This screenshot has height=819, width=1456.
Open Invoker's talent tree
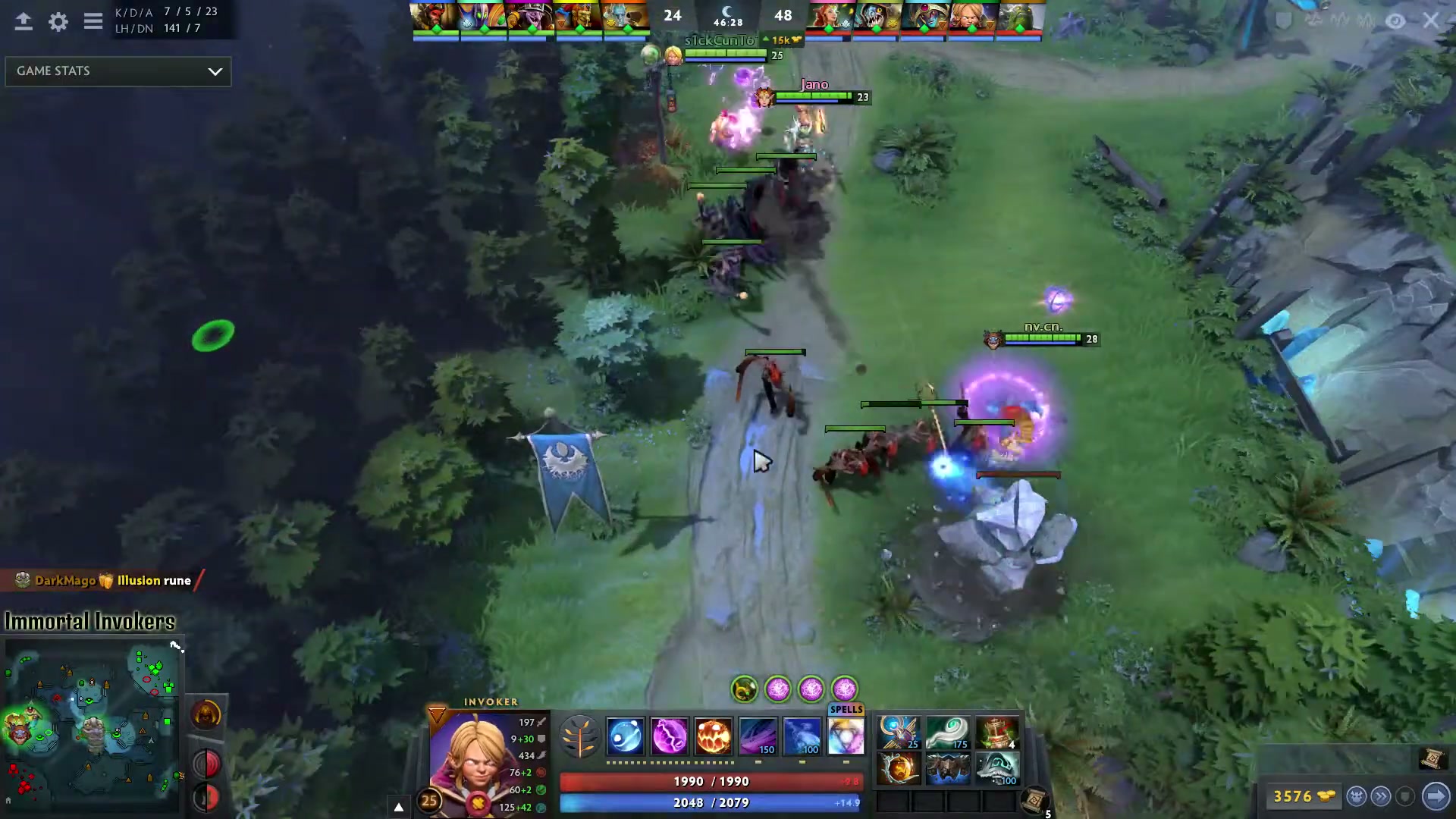(580, 736)
